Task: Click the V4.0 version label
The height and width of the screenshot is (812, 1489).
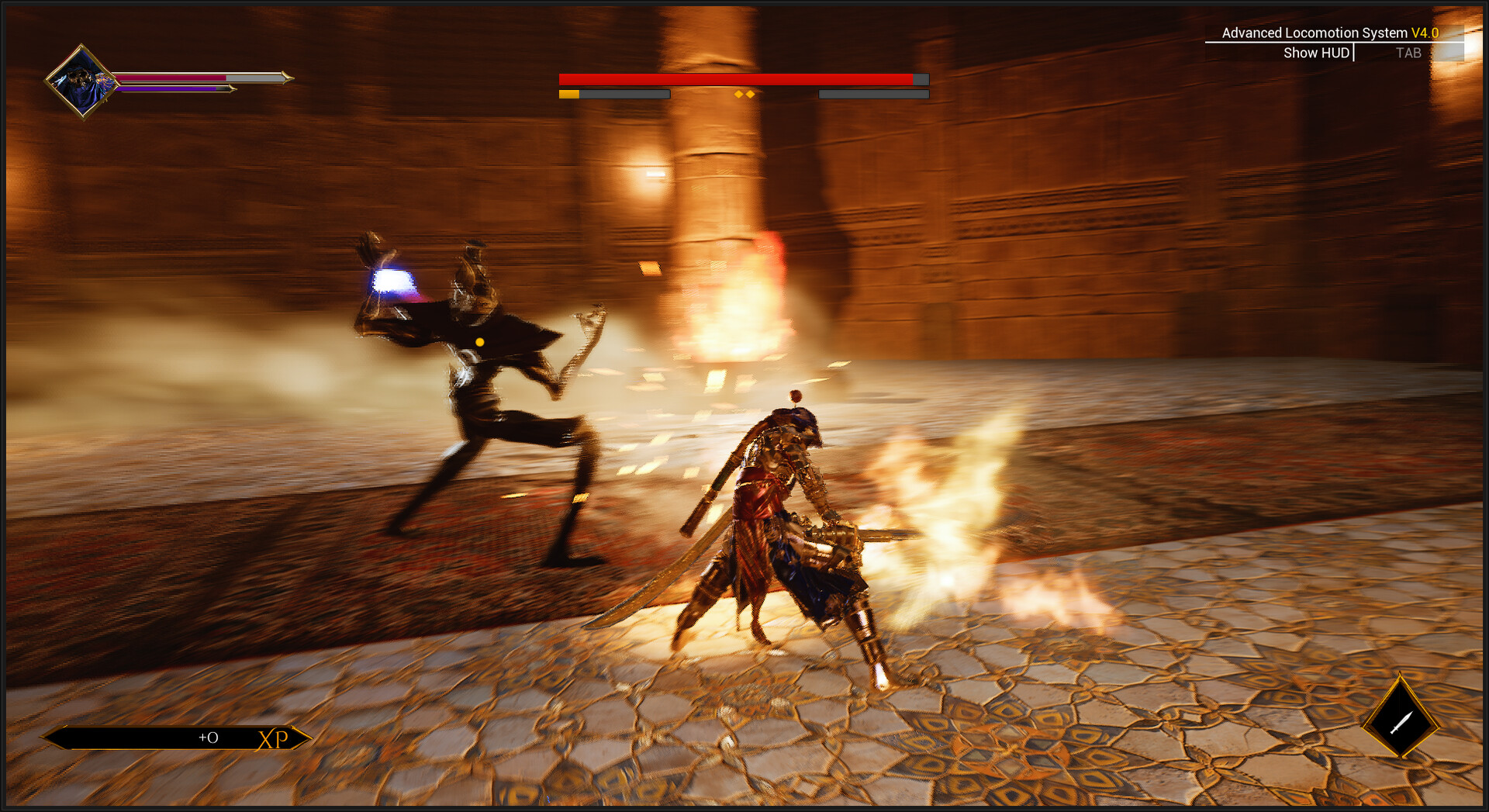Action: (x=1425, y=33)
